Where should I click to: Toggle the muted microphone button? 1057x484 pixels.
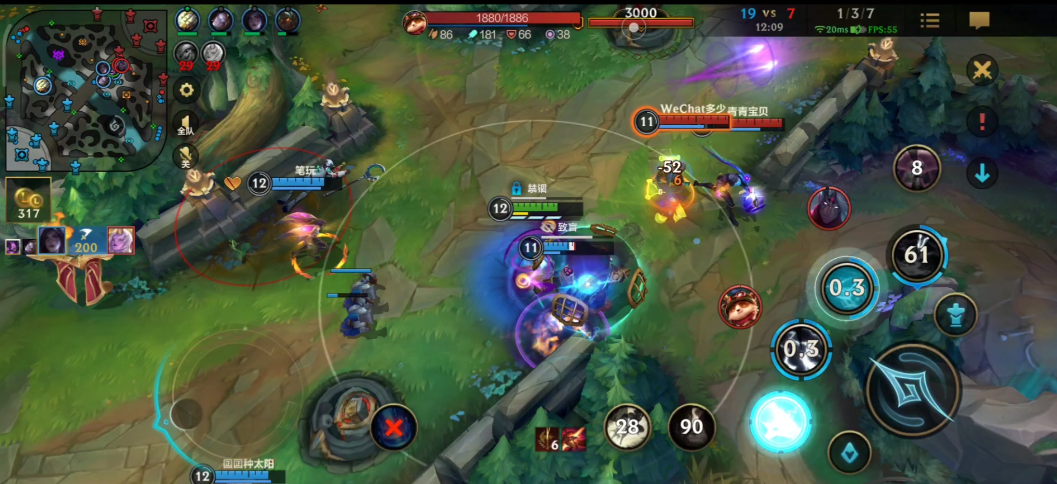pos(186,155)
